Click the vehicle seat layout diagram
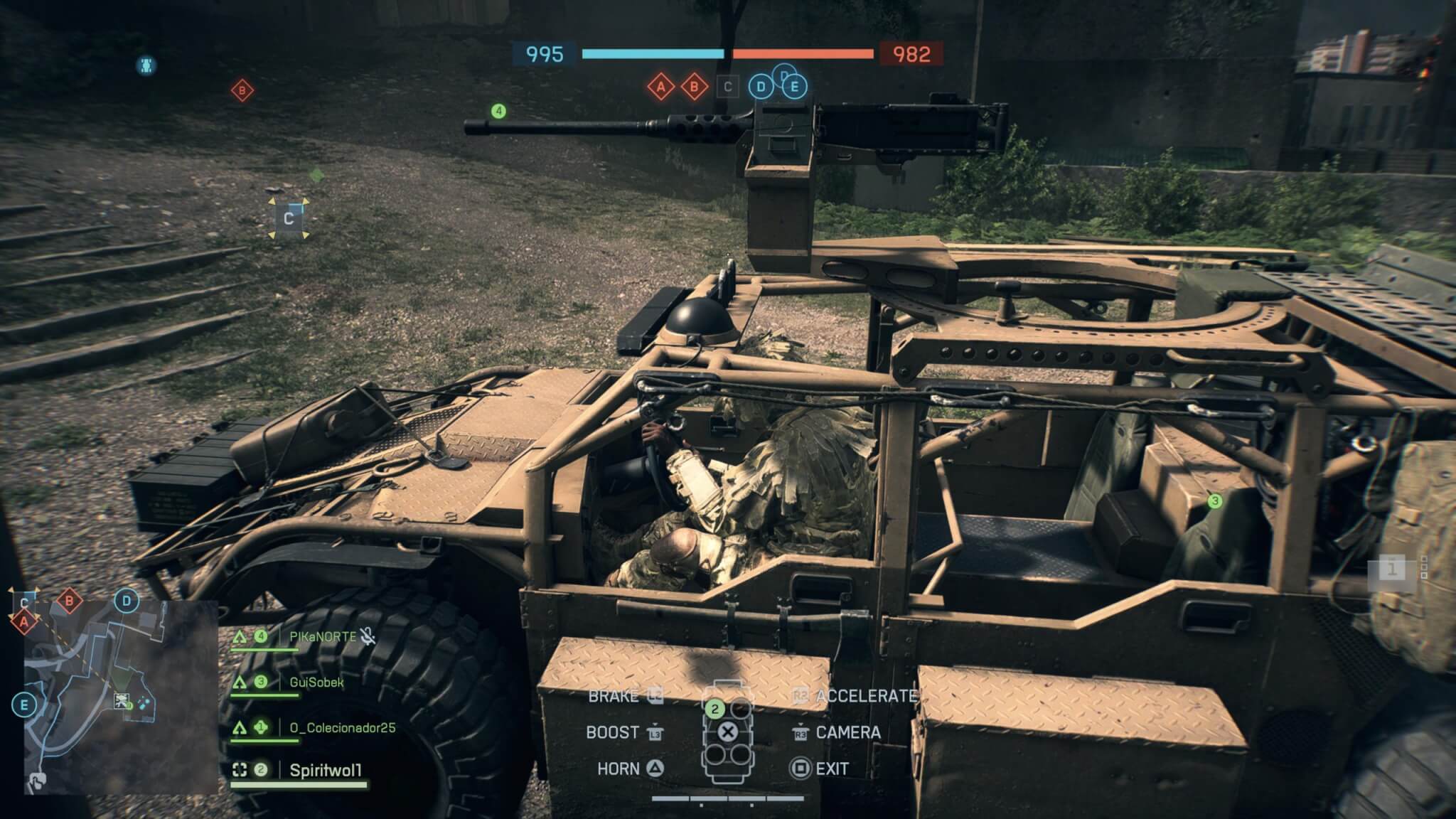Viewport: 1456px width, 819px height. 727,732
